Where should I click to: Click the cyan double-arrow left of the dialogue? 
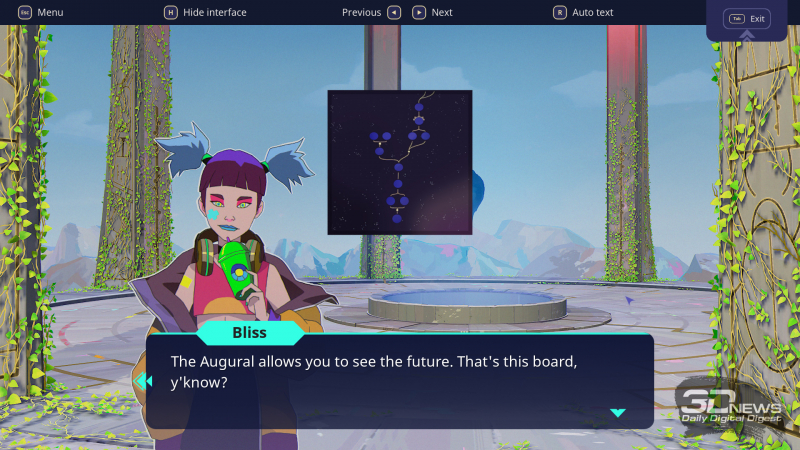(x=143, y=381)
